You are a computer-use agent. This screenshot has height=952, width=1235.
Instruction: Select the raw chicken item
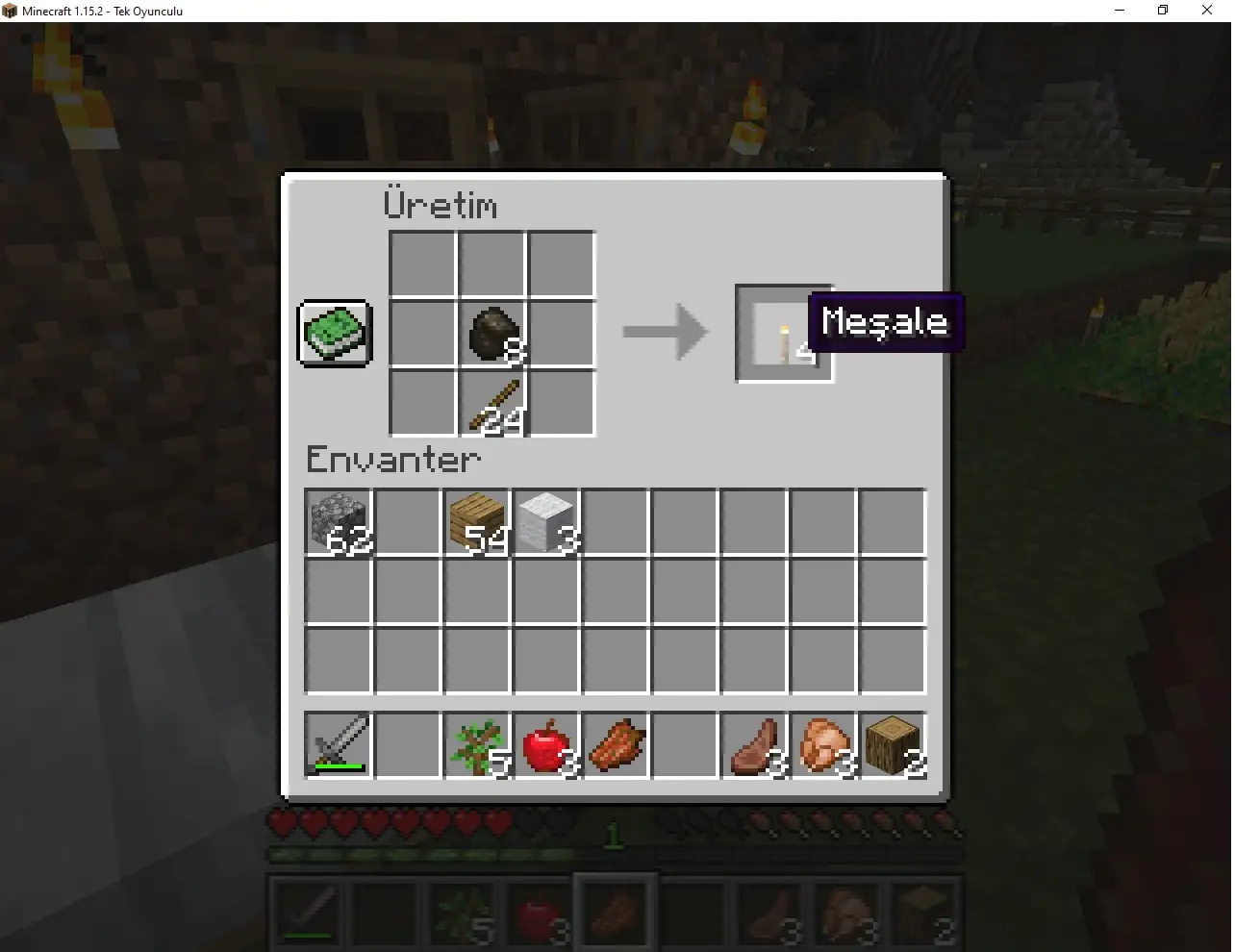822,745
